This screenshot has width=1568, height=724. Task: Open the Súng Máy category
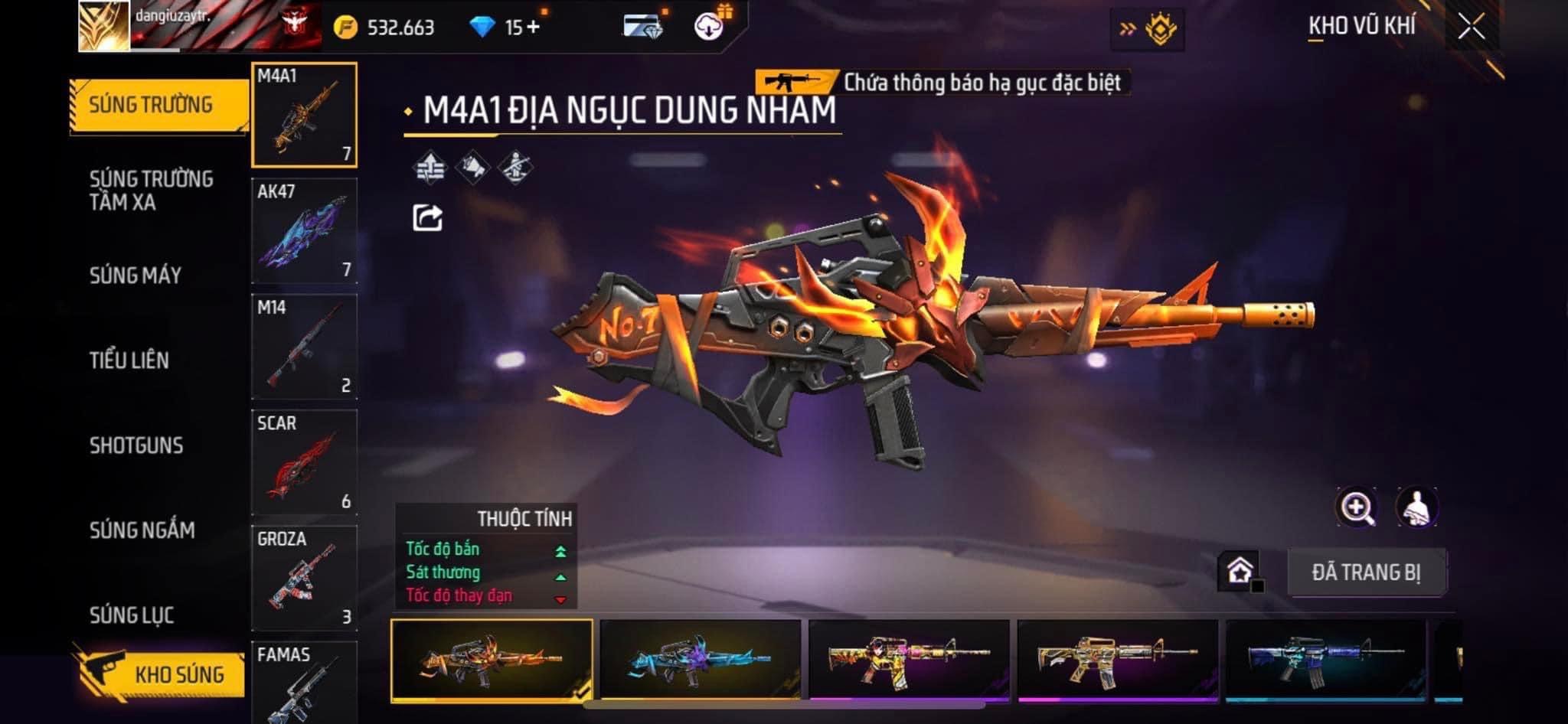136,276
